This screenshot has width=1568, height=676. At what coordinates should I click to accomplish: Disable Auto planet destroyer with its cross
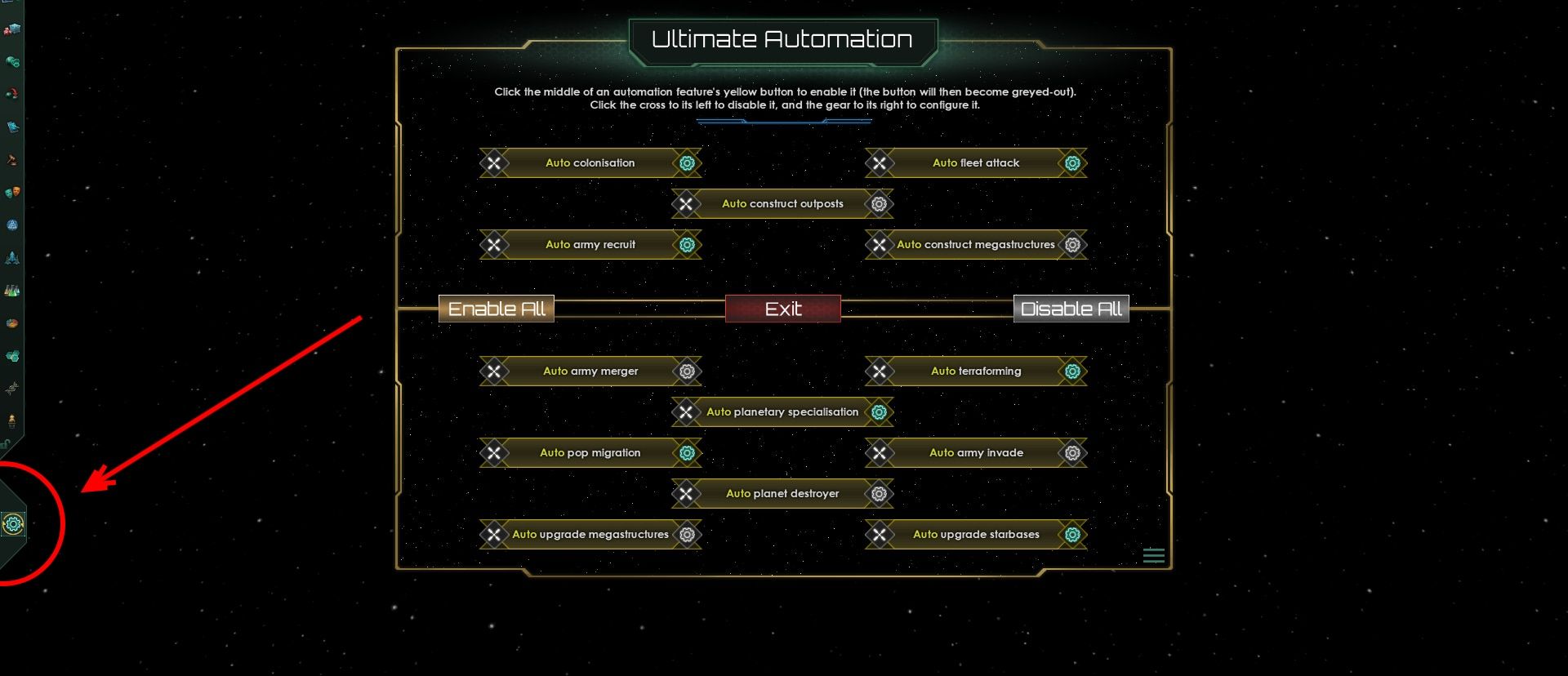(687, 493)
